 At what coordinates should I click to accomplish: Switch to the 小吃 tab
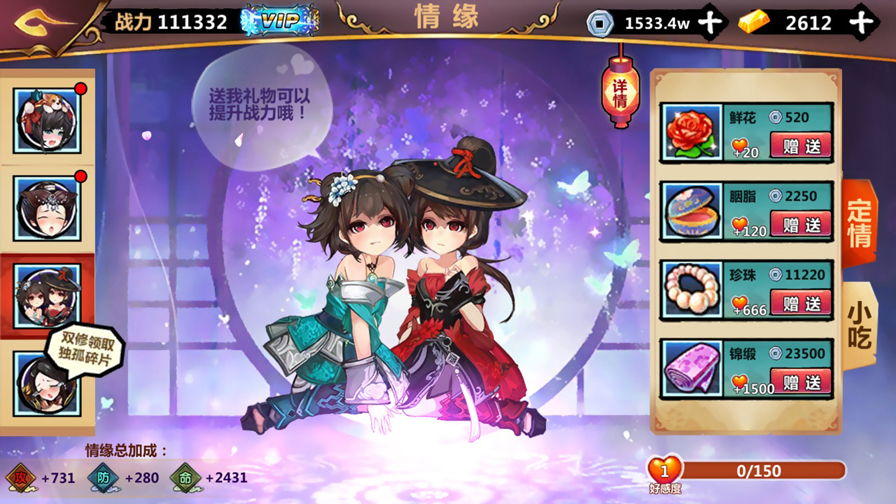pyautogui.click(x=859, y=323)
